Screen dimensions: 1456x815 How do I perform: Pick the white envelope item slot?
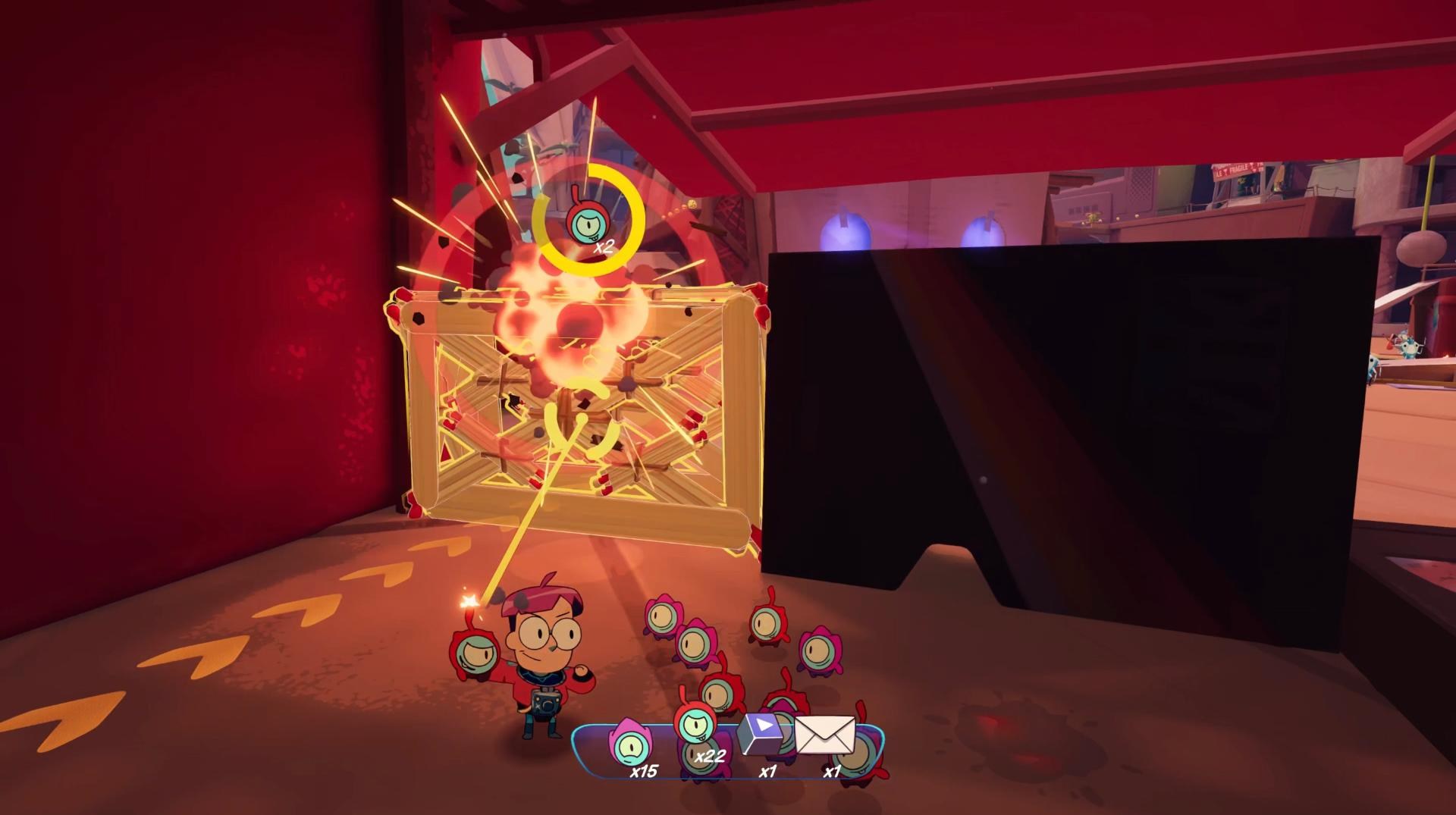pos(825,737)
